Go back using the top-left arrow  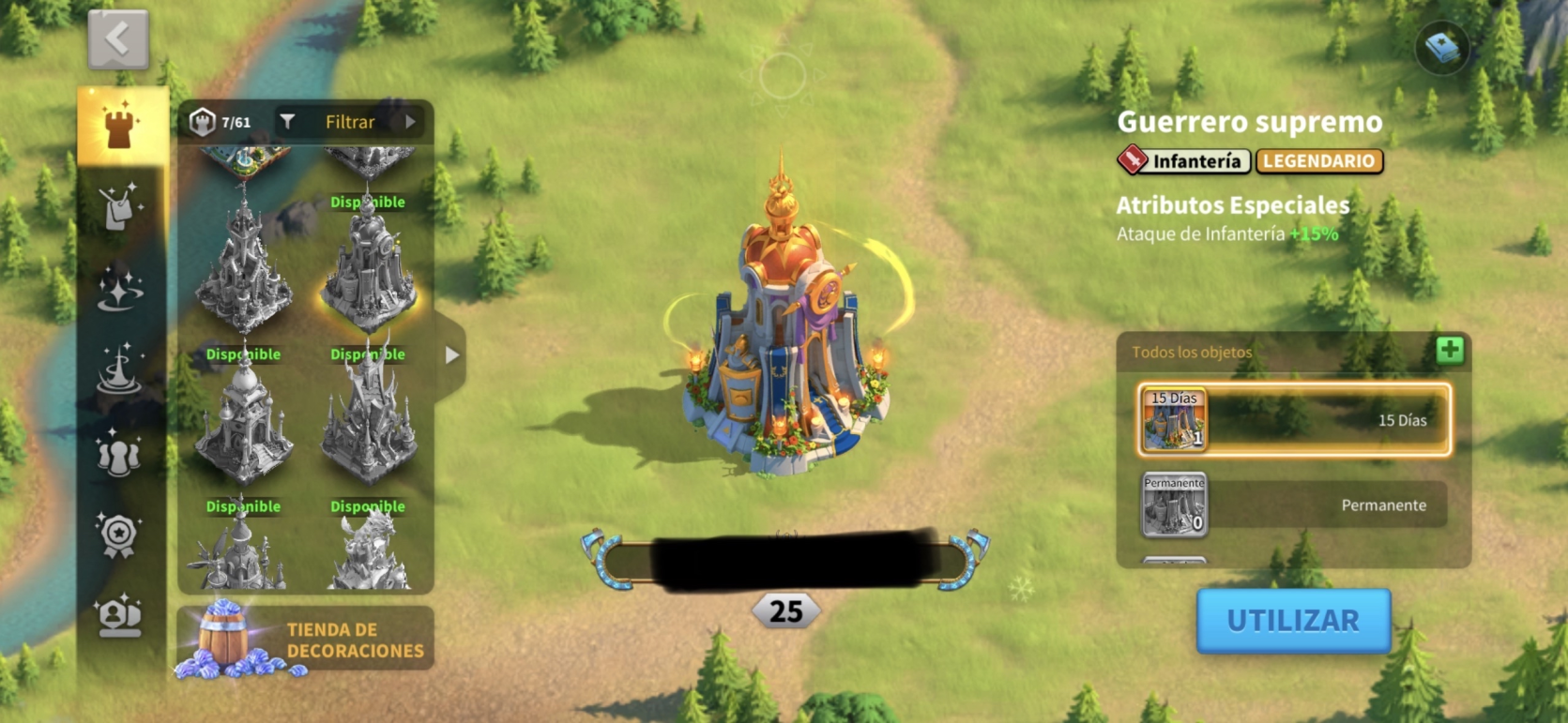coord(118,39)
